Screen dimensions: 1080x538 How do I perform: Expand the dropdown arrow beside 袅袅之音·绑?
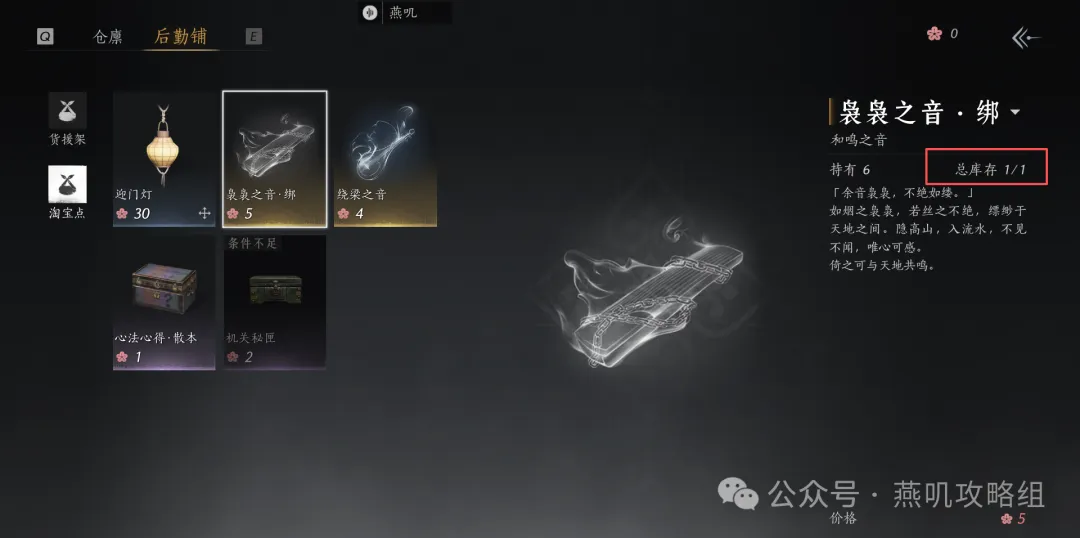[1016, 112]
